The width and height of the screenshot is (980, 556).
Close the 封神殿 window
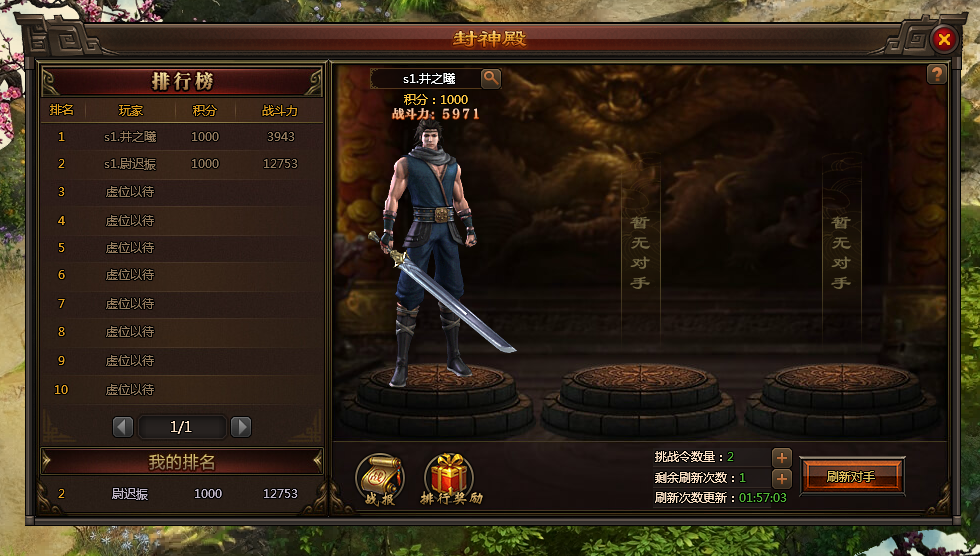tap(943, 39)
